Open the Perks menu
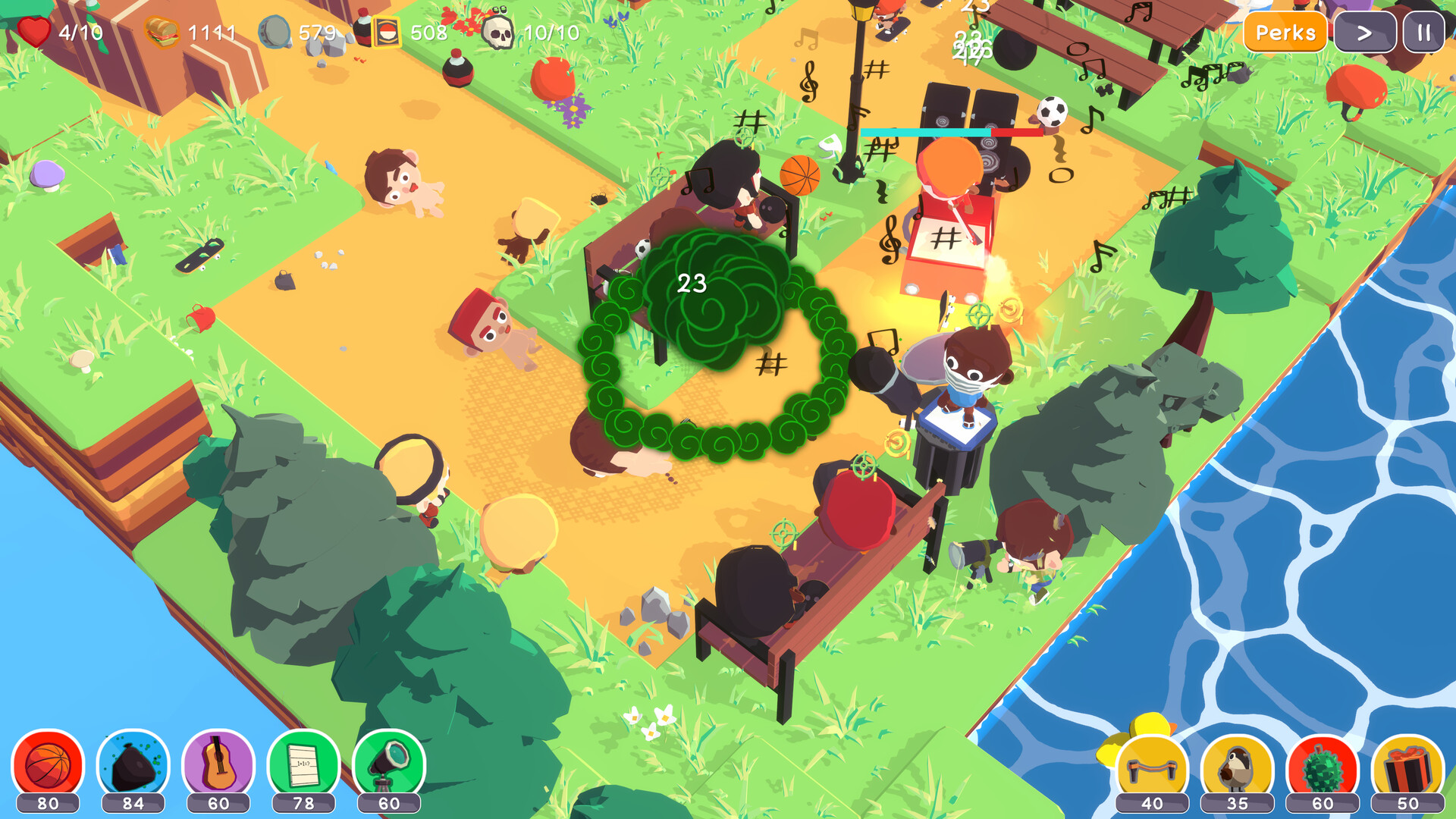Screen dimensions: 1456x819 point(1285,33)
